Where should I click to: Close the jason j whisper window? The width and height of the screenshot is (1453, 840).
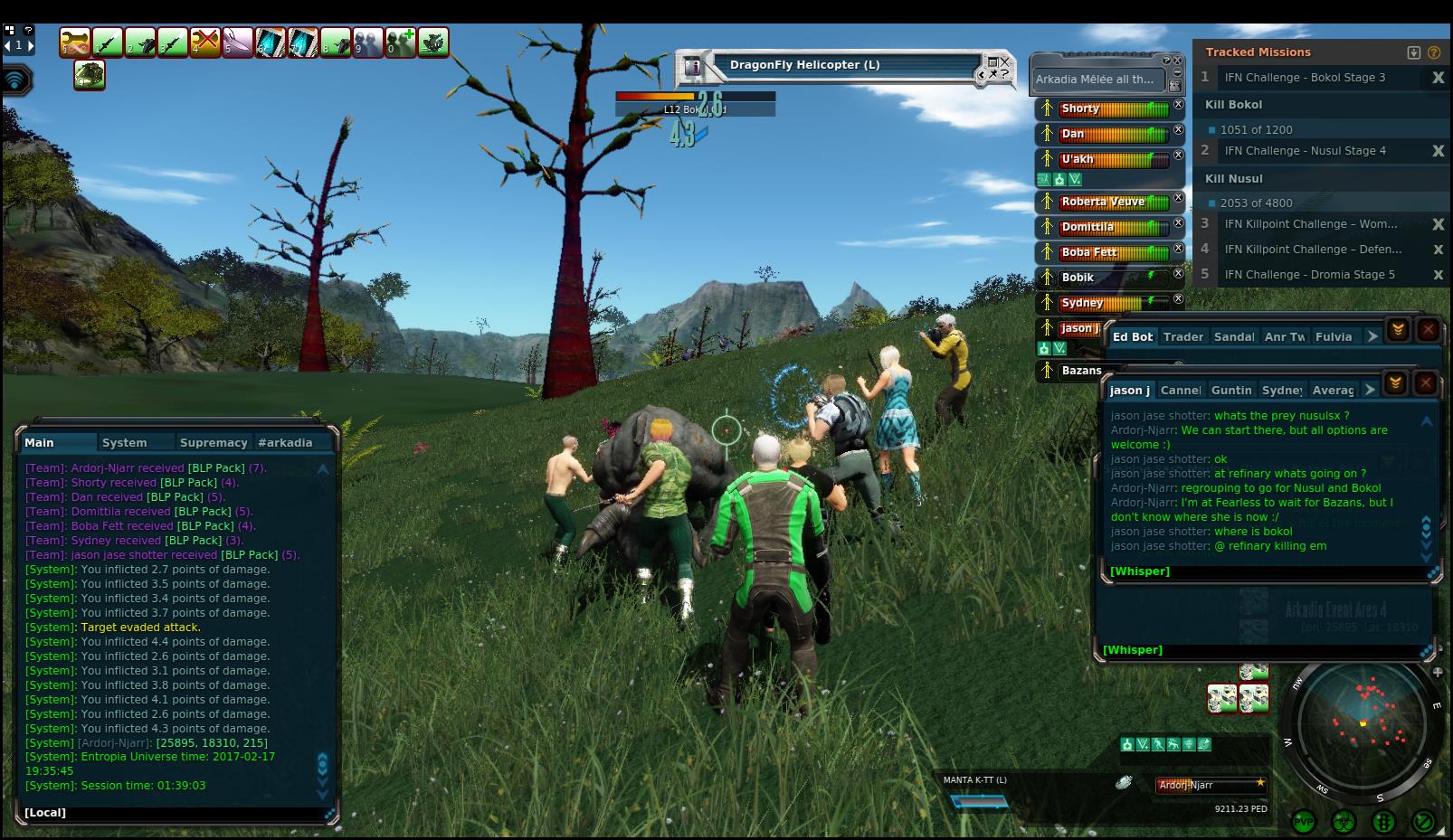click(1426, 383)
